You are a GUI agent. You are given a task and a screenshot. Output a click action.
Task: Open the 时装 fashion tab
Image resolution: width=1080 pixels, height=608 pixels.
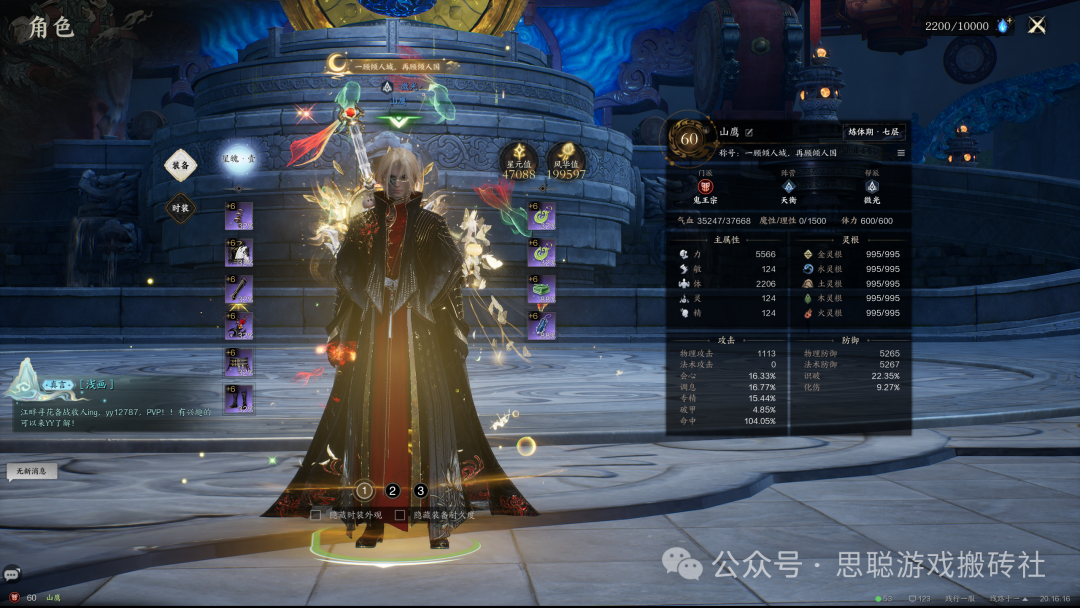(181, 208)
